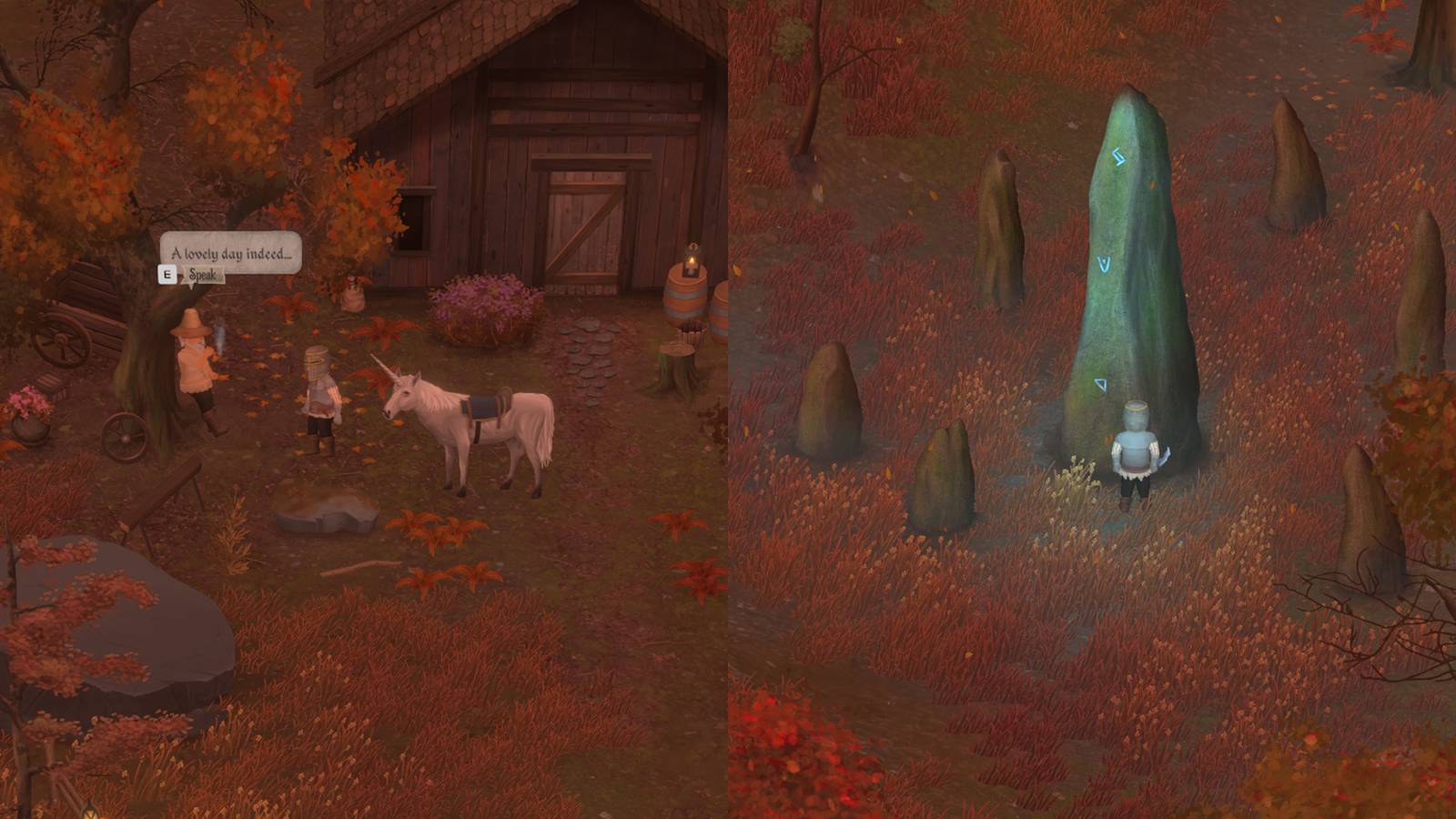Click the lit lantern atop the barrel
This screenshot has height=819, width=1456.
[691, 262]
